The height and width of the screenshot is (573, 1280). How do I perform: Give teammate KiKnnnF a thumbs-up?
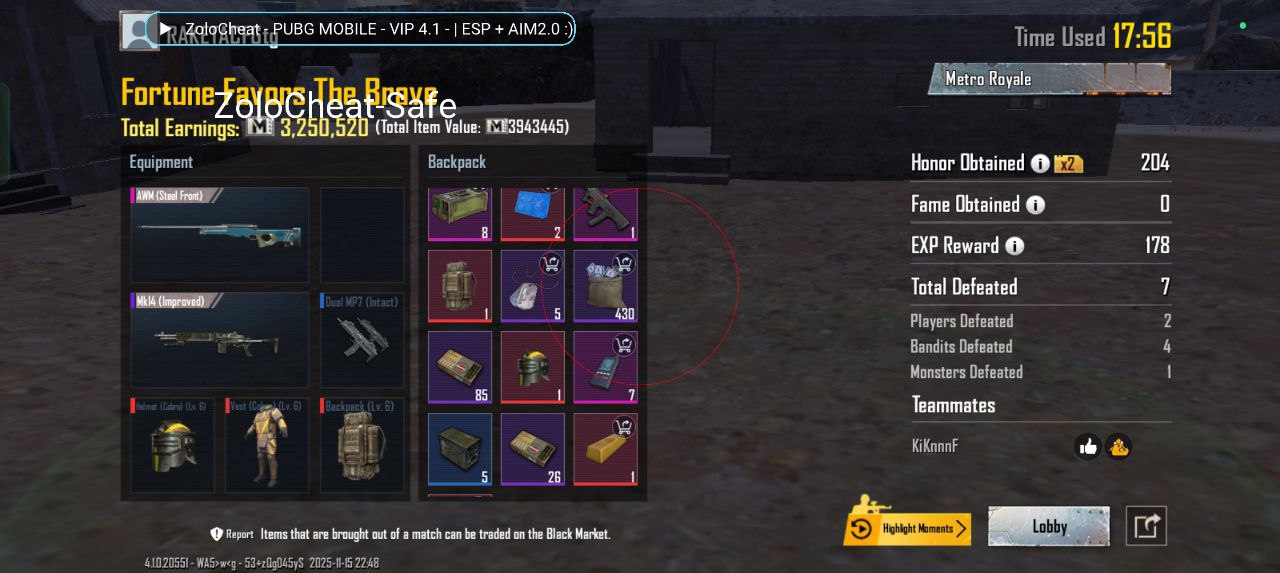click(x=1088, y=447)
